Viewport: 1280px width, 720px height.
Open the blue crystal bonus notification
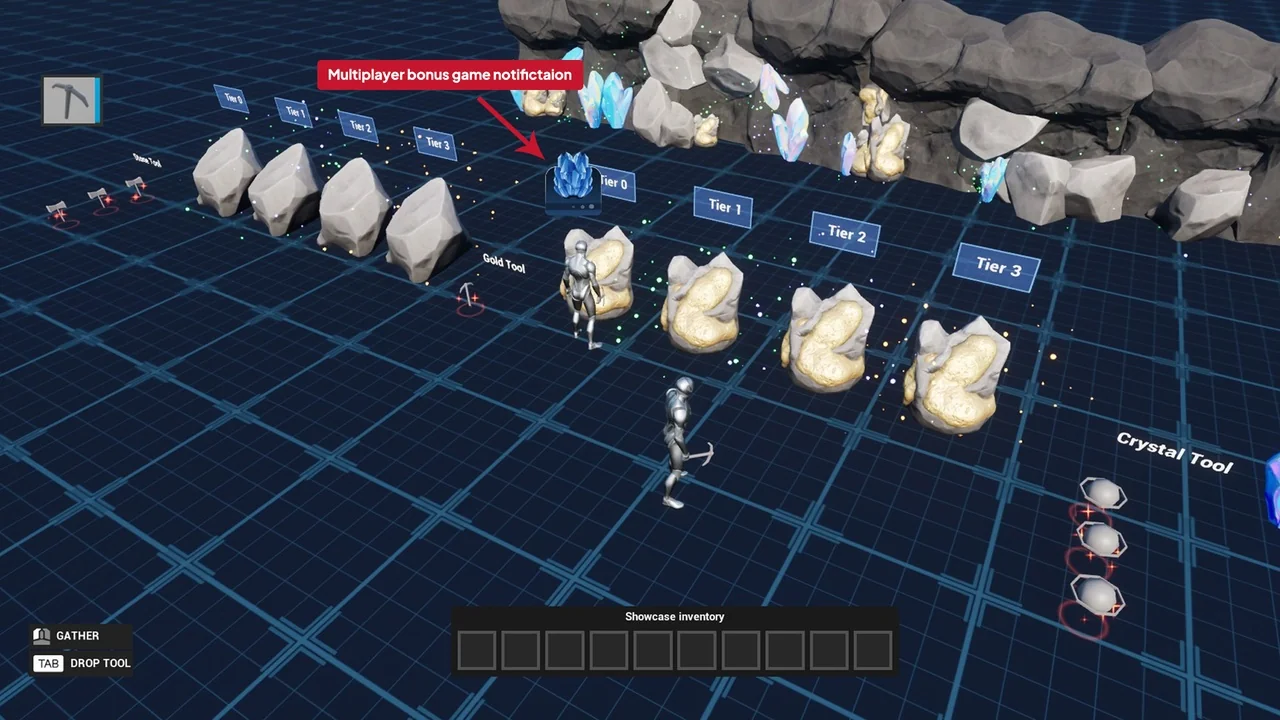coord(573,182)
